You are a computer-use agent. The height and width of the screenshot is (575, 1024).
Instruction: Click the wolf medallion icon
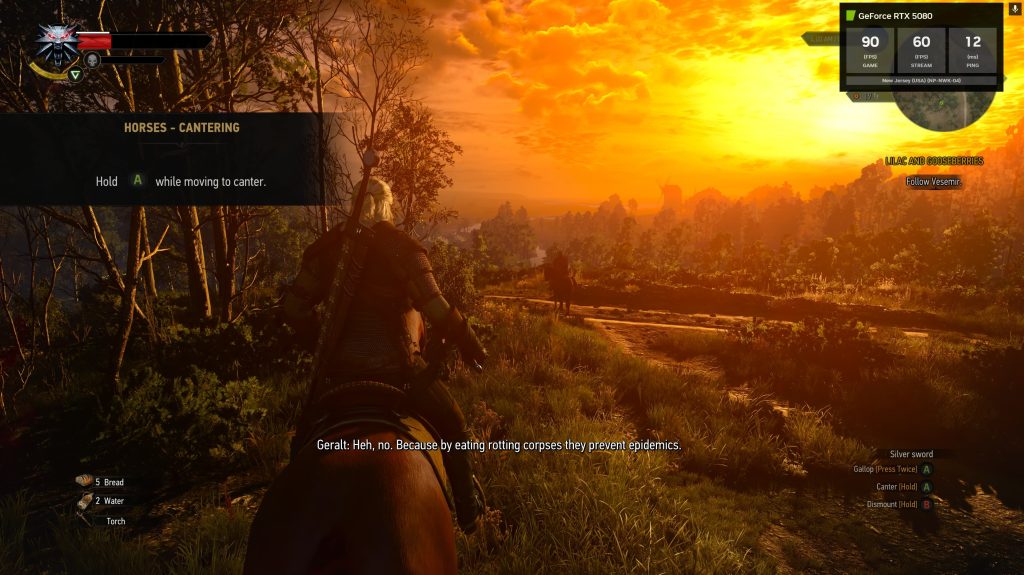[x=56, y=40]
